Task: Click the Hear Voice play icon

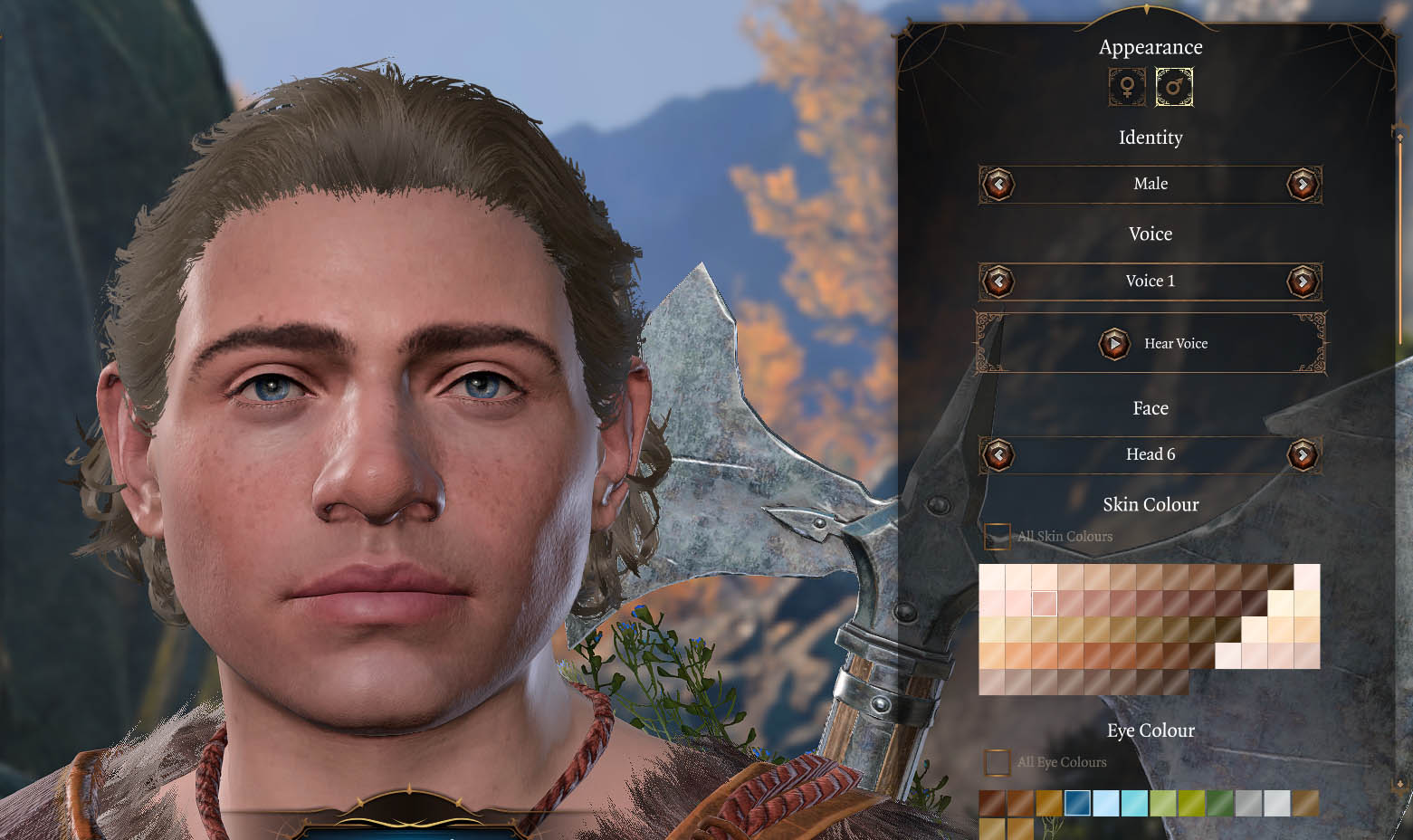Action: click(1114, 344)
